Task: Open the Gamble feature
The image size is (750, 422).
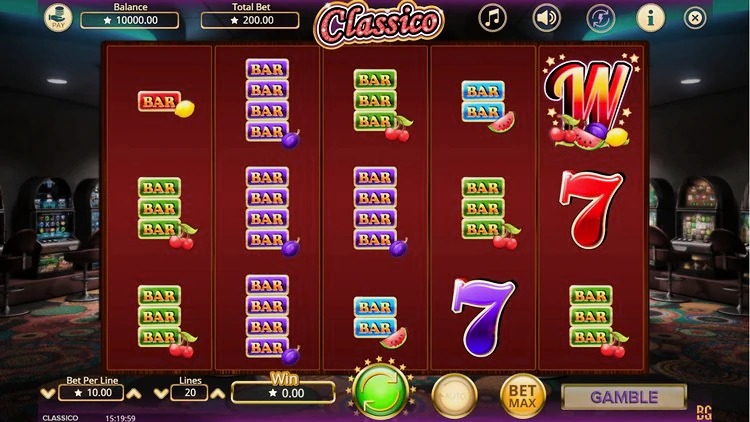Action: 624,397
